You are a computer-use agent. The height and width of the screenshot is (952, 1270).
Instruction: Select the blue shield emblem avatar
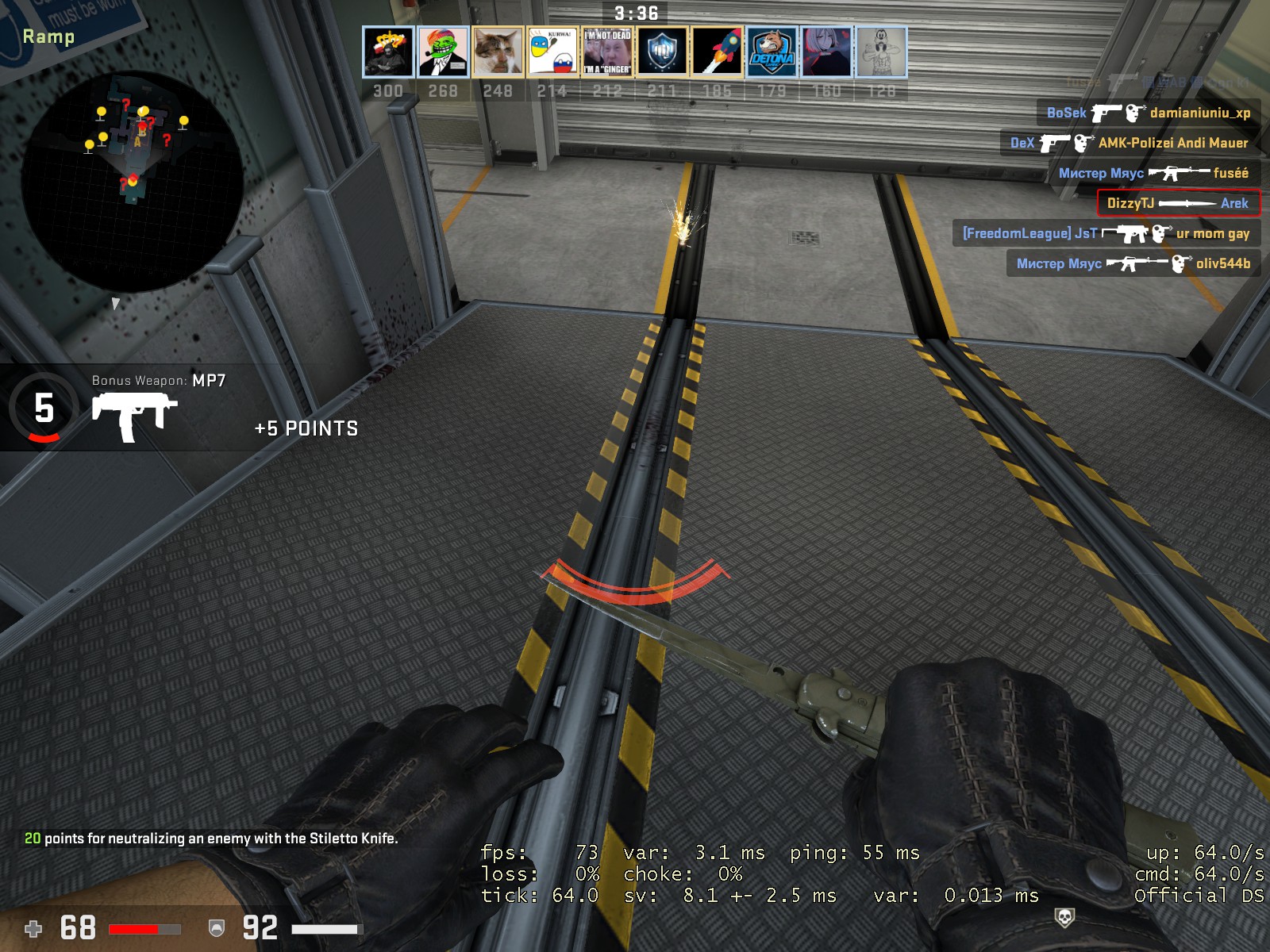662,52
